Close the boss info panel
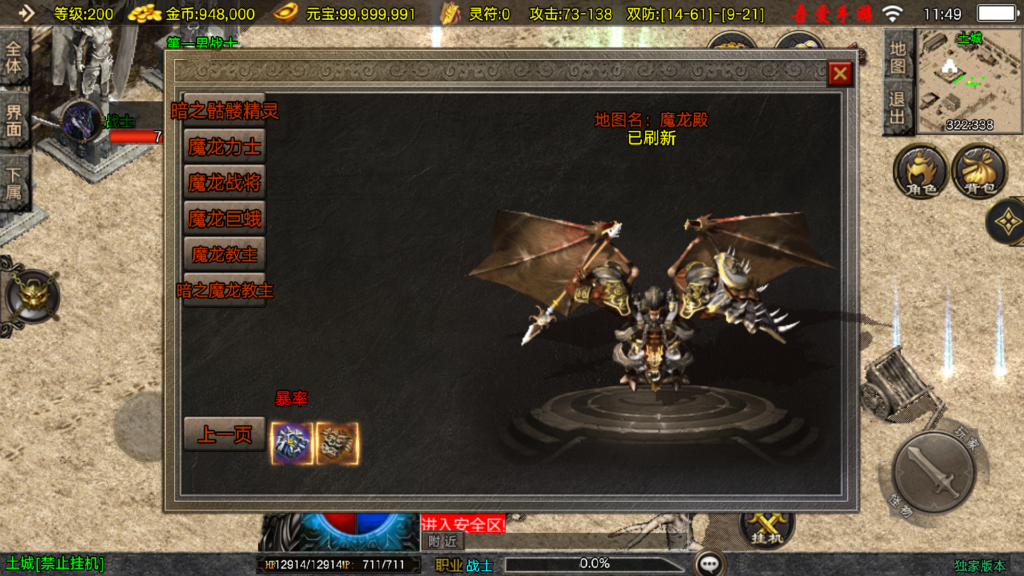1024x576 pixels. pos(840,73)
